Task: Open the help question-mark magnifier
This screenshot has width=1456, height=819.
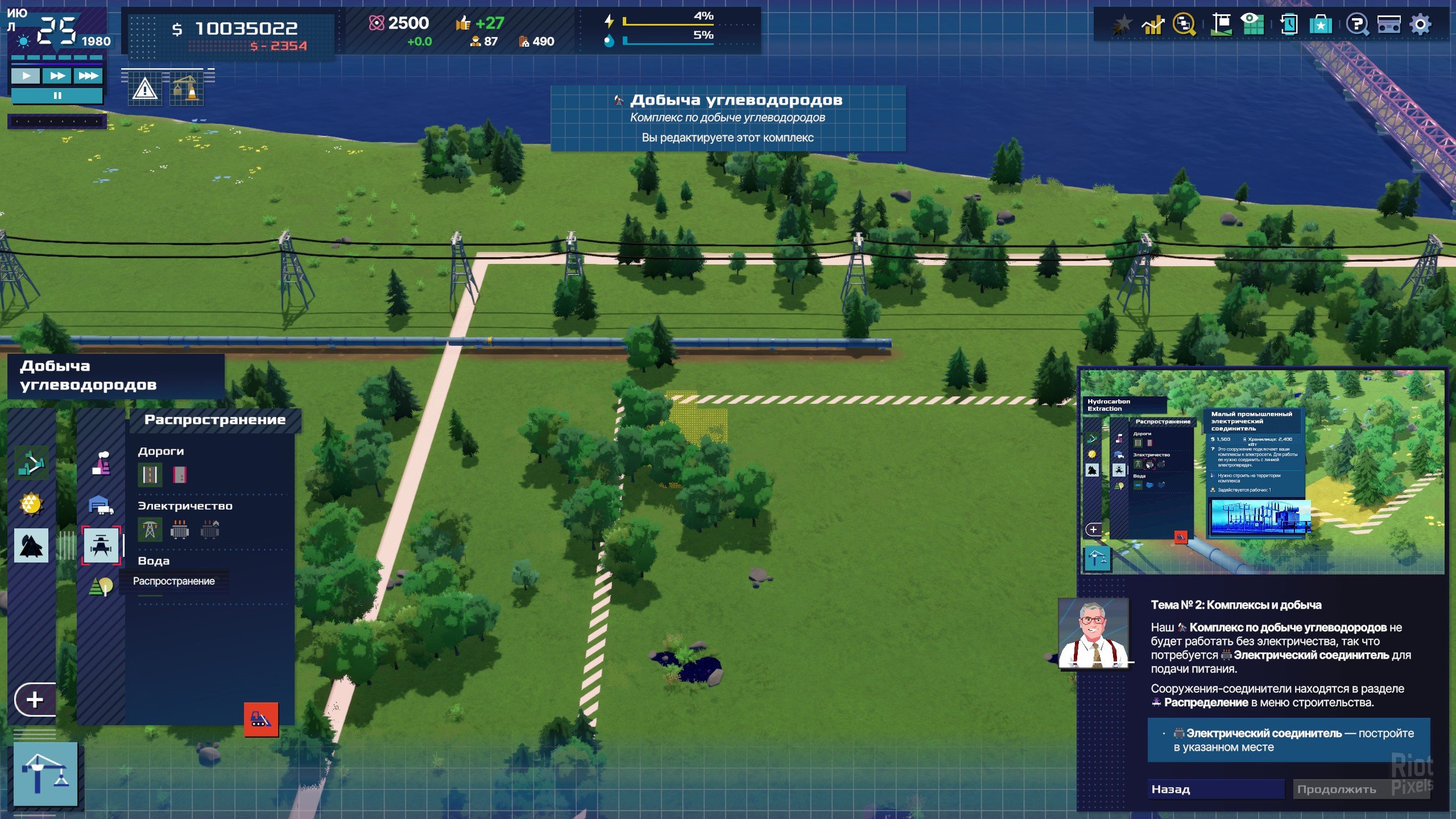Action: click(1357, 25)
